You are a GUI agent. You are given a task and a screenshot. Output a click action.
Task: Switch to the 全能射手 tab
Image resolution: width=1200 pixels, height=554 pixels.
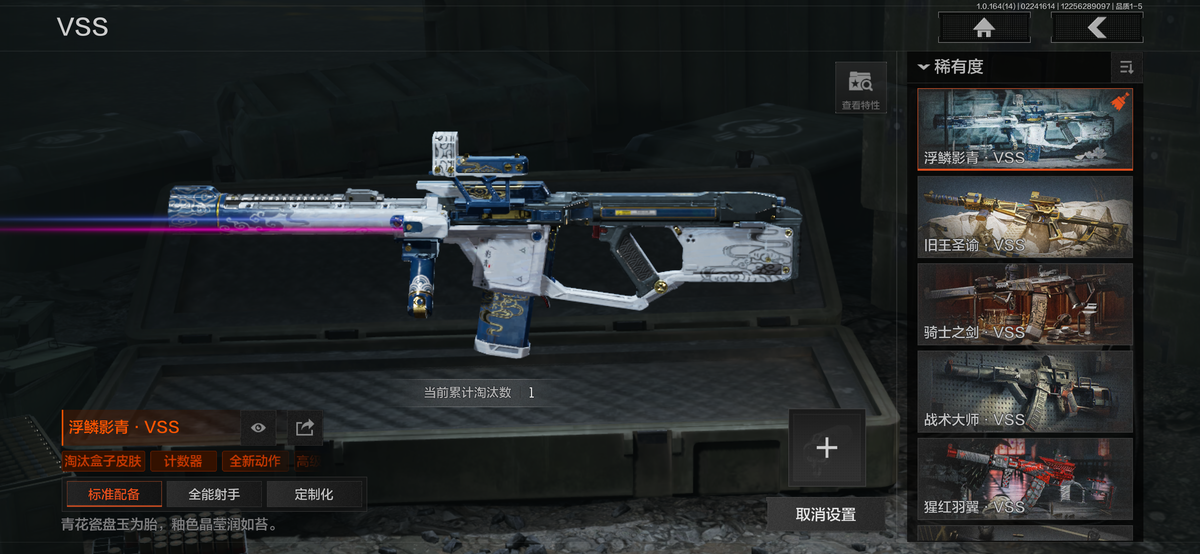pos(214,494)
